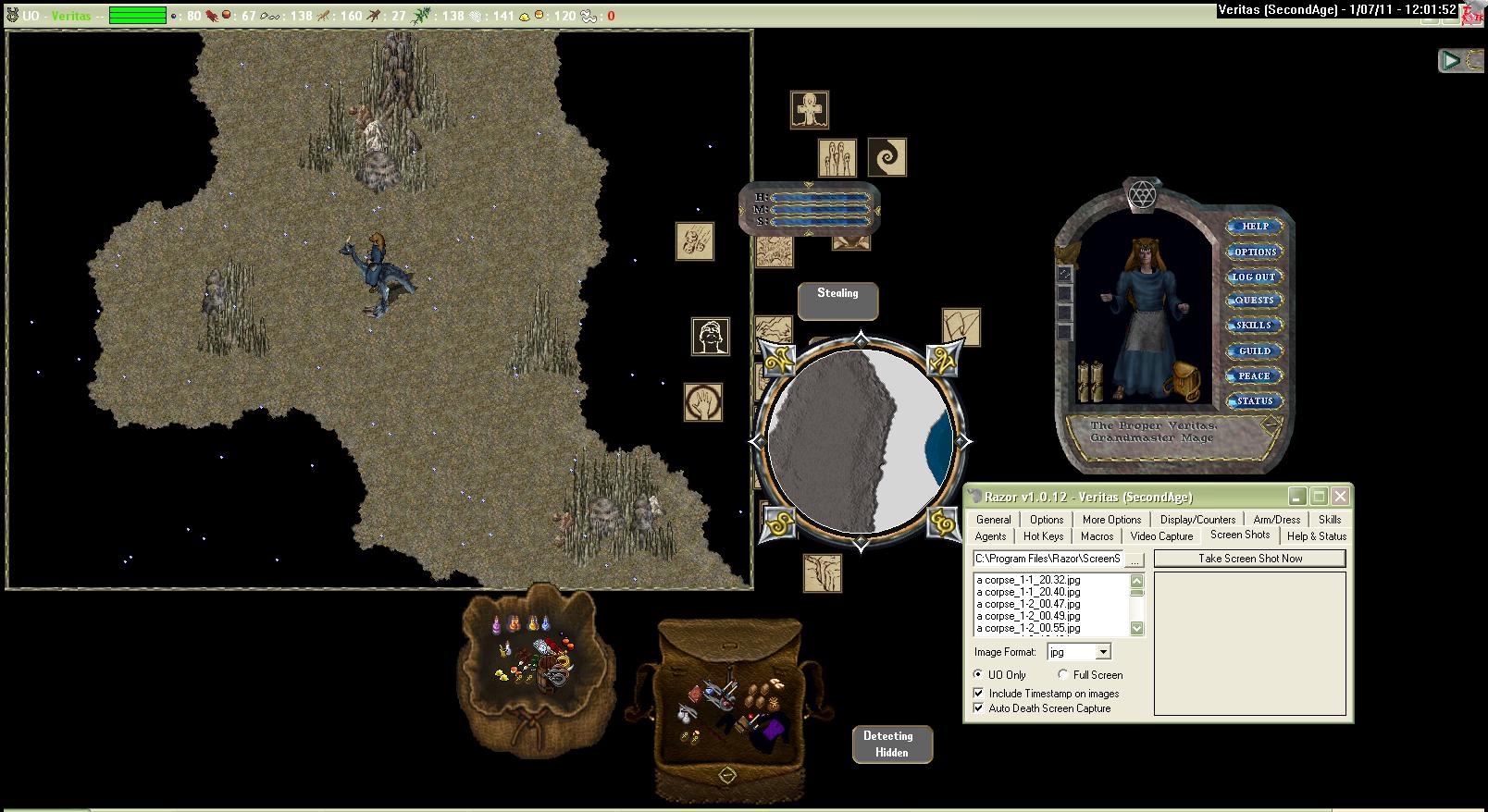Switch to Razor's Hot Keys tab
The image size is (1488, 812).
coord(1043,536)
